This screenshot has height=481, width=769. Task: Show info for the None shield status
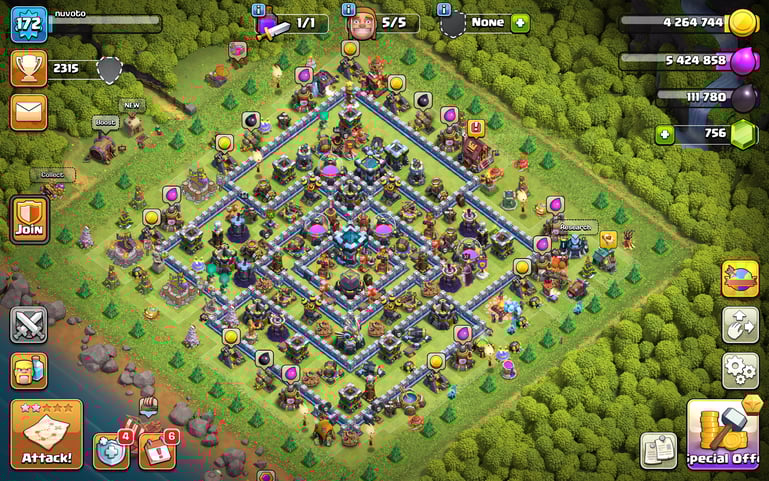point(444,9)
